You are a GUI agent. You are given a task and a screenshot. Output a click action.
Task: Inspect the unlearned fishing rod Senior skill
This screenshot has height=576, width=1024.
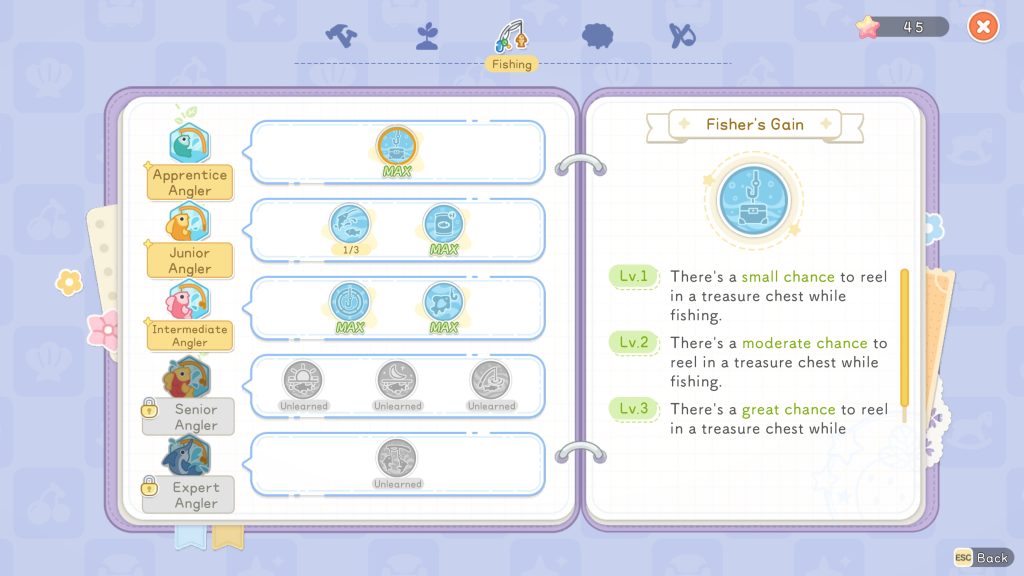point(491,380)
